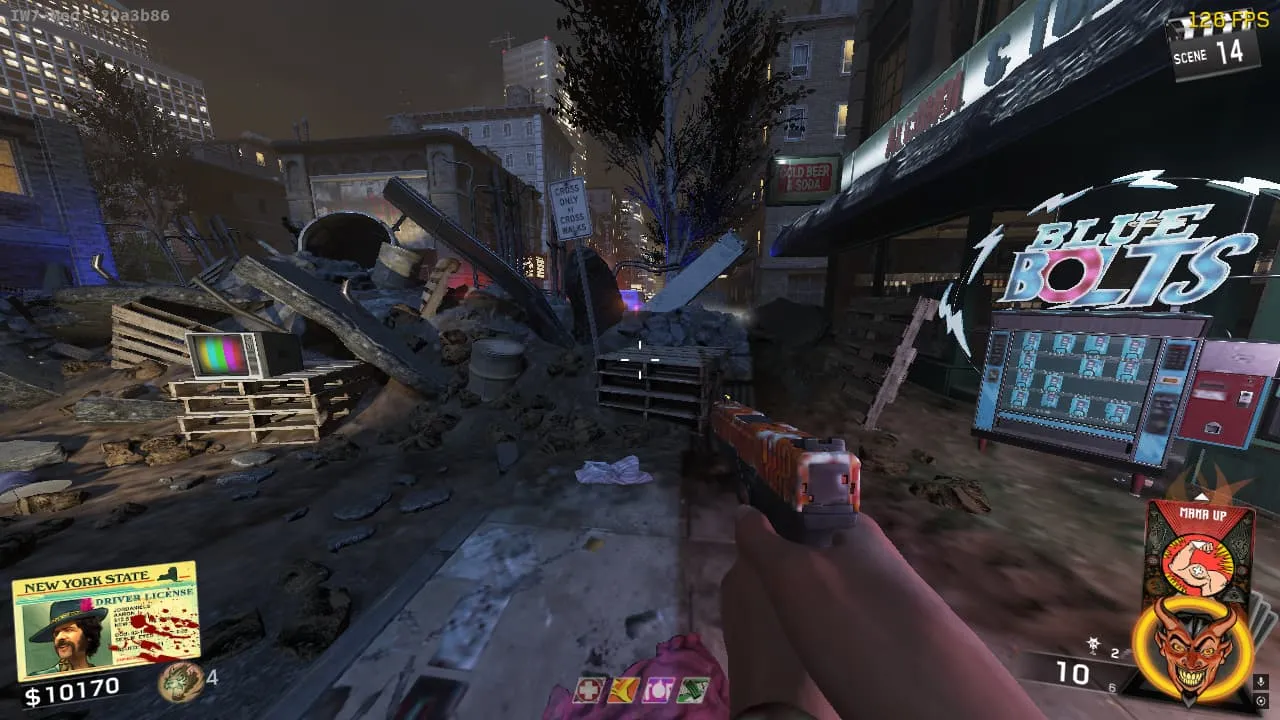Click the red cross health perk icon
Viewport: 1280px width, 720px height.
pyautogui.click(x=590, y=690)
